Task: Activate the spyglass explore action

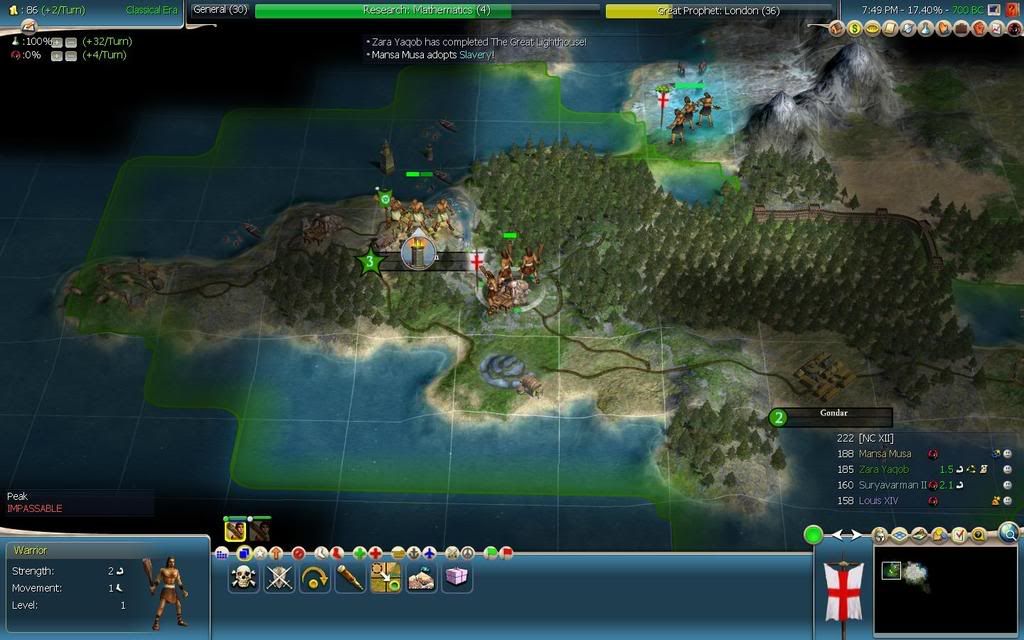Action: coord(350,577)
